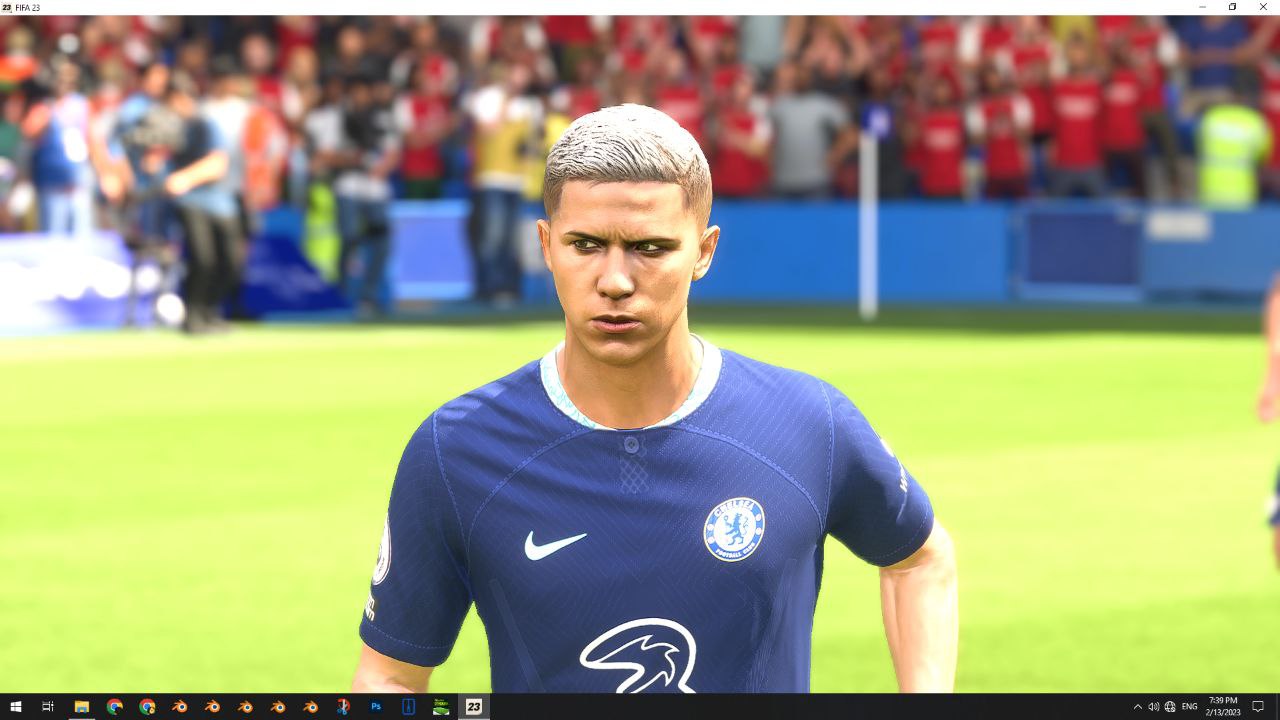
Task: Open File Explorer from the taskbar
Action: point(81,707)
